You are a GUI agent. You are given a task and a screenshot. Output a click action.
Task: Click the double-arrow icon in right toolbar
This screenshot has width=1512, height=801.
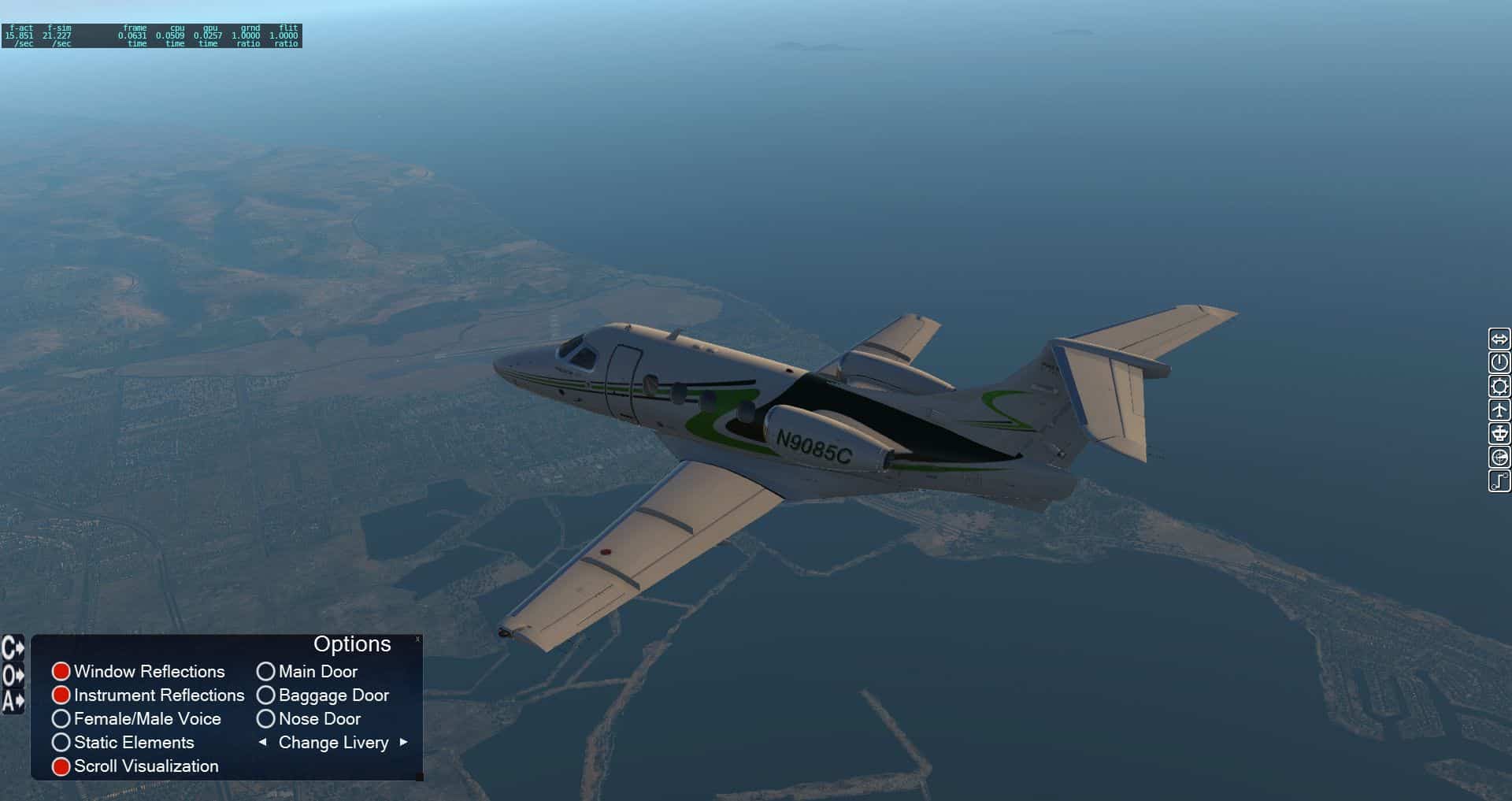point(1499,339)
